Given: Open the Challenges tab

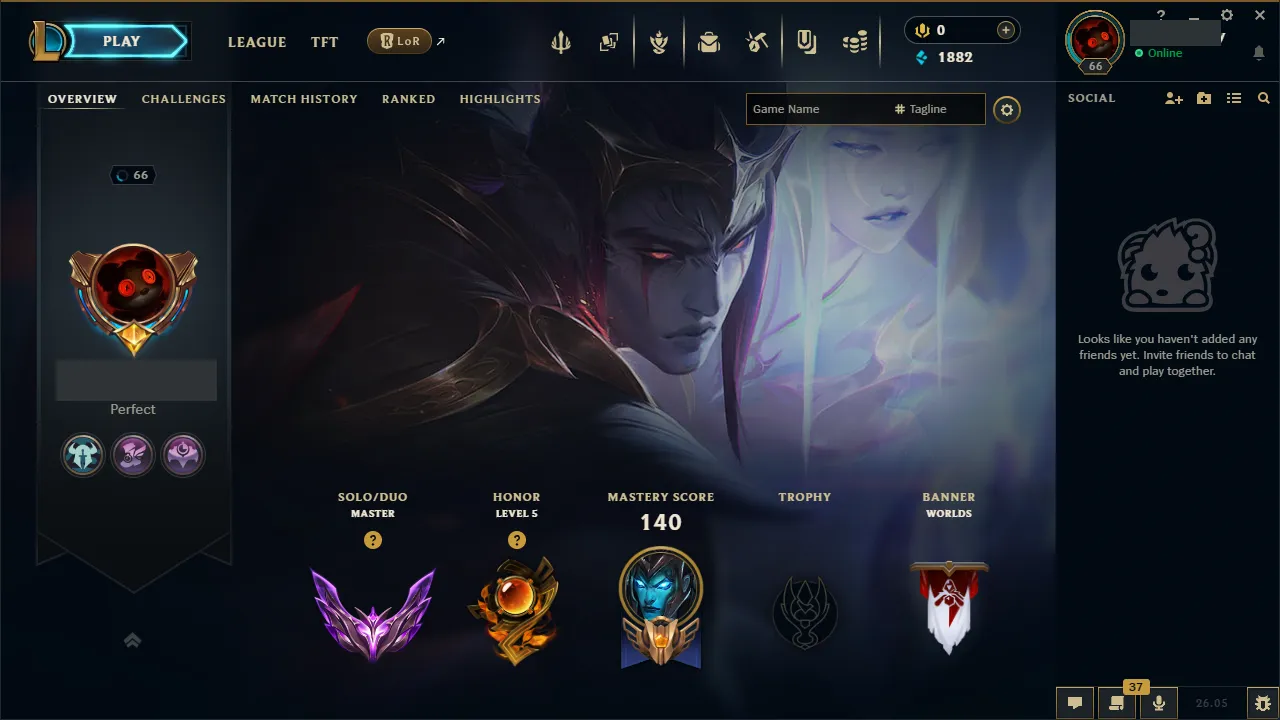Looking at the screenshot, I should pos(184,99).
